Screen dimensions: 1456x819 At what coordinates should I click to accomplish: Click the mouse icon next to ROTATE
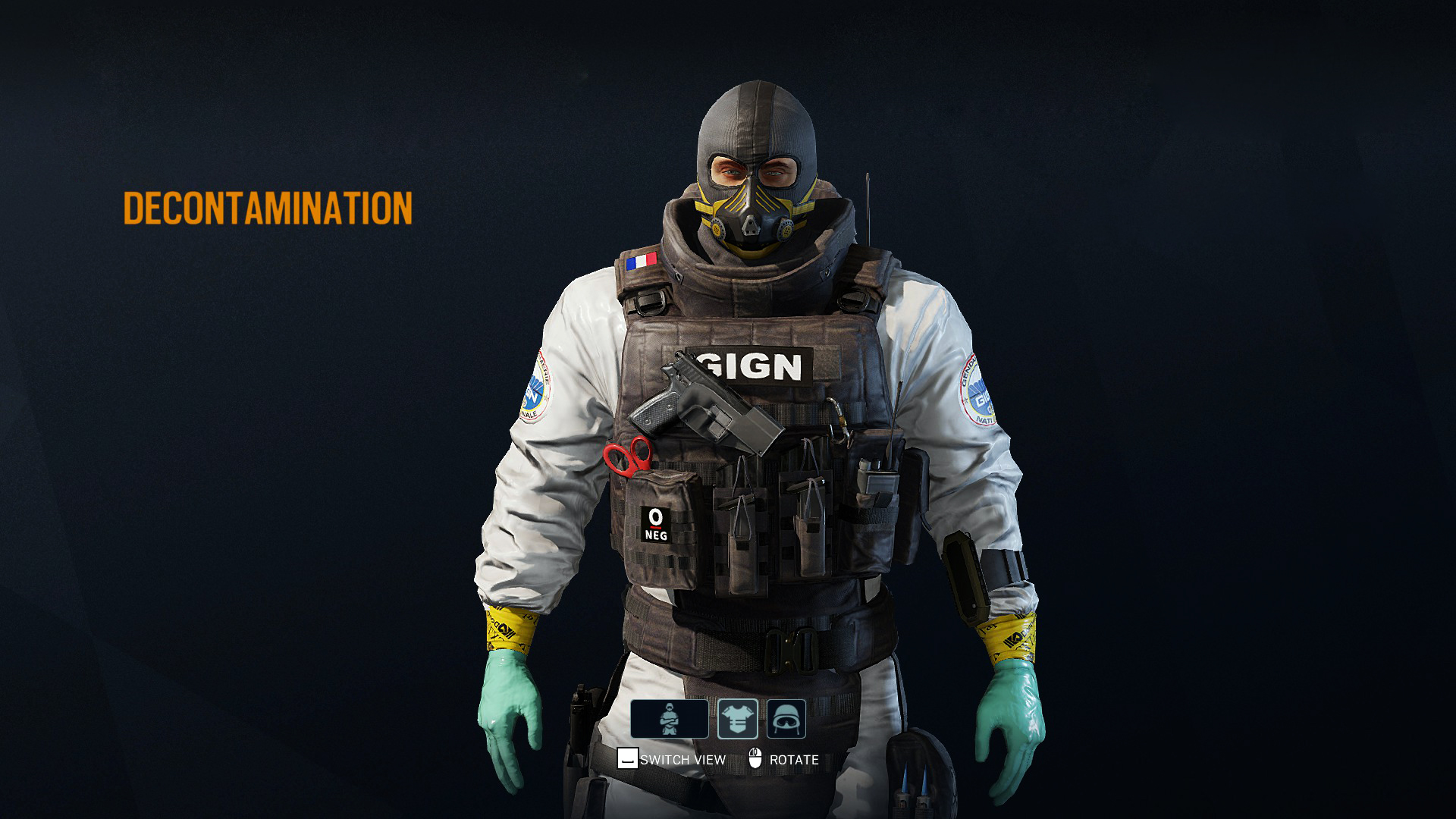tap(755, 757)
